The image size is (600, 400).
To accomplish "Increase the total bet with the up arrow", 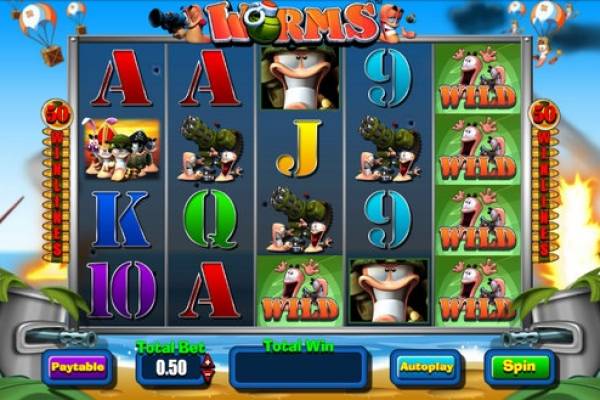I will [208, 361].
